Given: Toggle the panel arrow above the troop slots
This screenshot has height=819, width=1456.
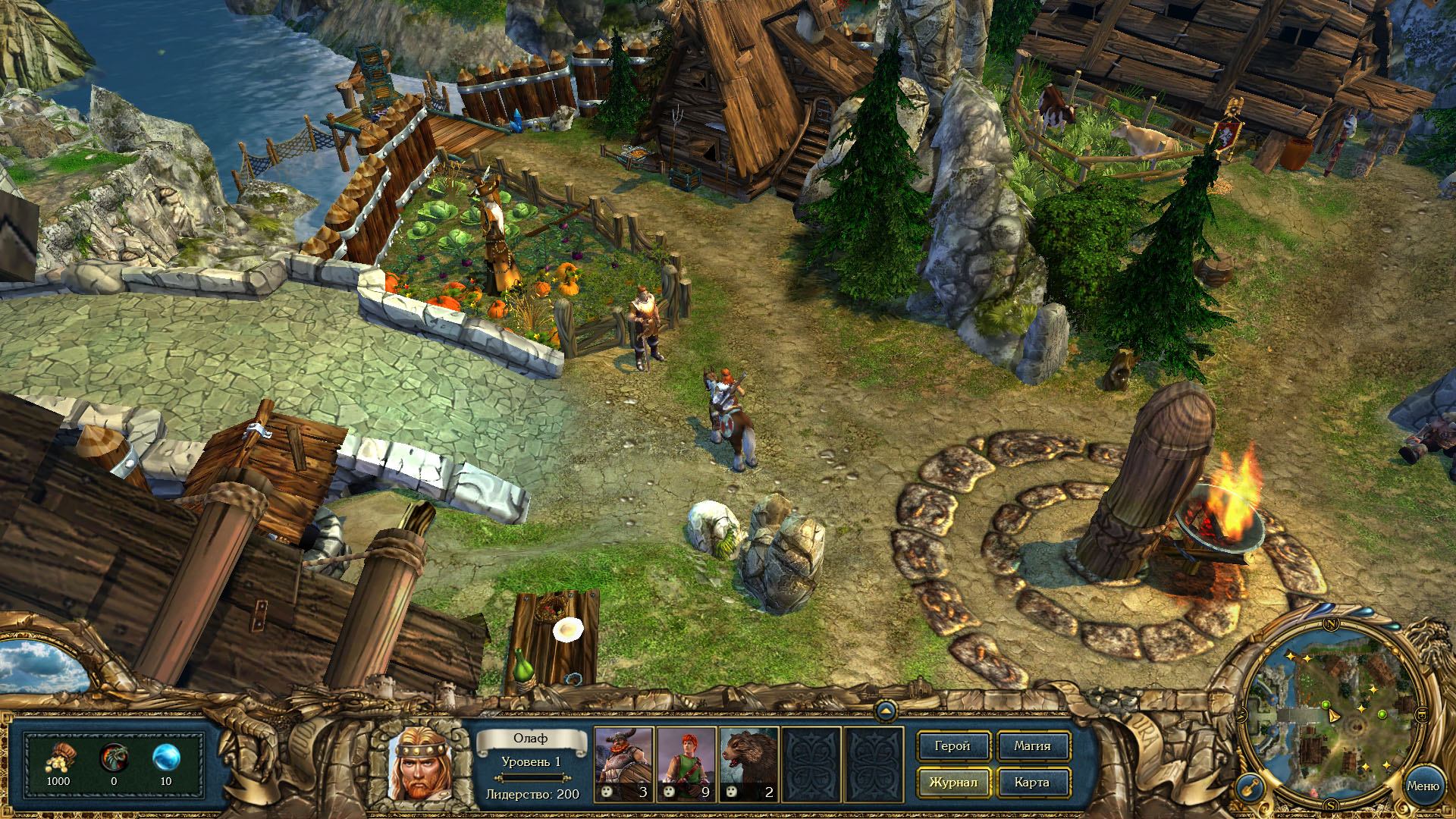Looking at the screenshot, I should pyautogui.click(x=886, y=711).
